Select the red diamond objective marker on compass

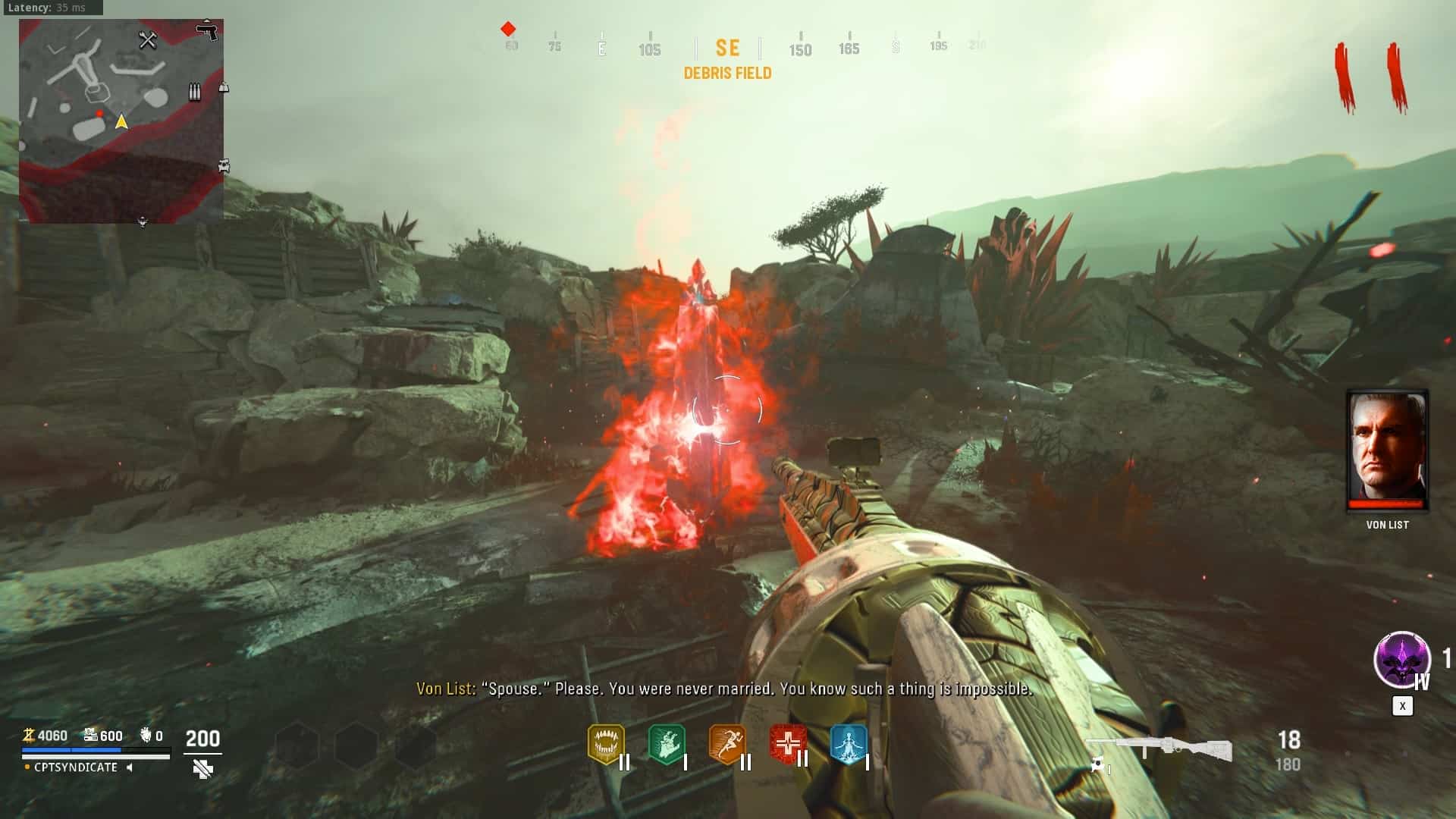click(x=508, y=29)
